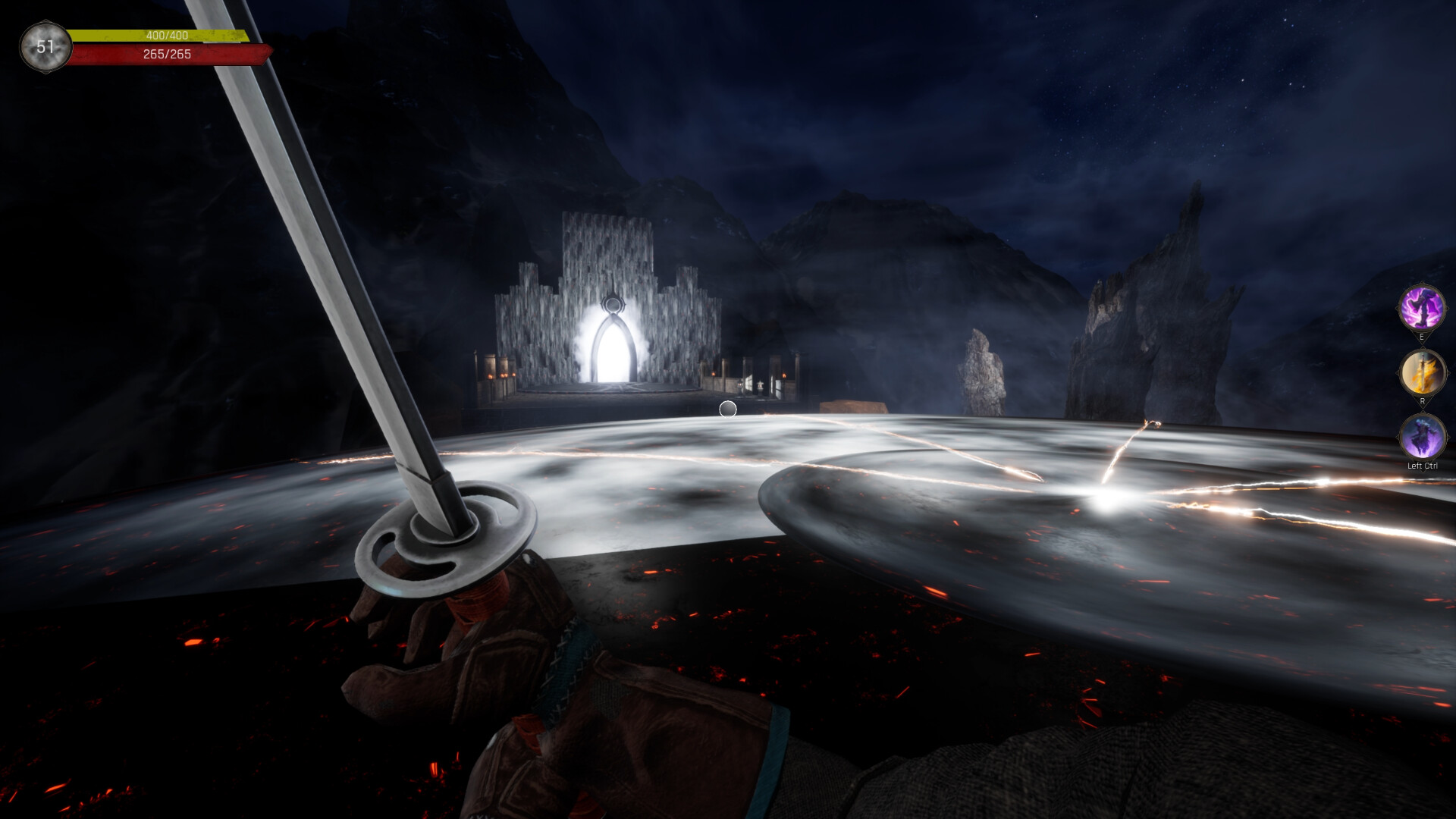This screenshot has width=1456, height=819.
Task: Click the left arrow ornament on the R ability frame
Action: point(1398,372)
